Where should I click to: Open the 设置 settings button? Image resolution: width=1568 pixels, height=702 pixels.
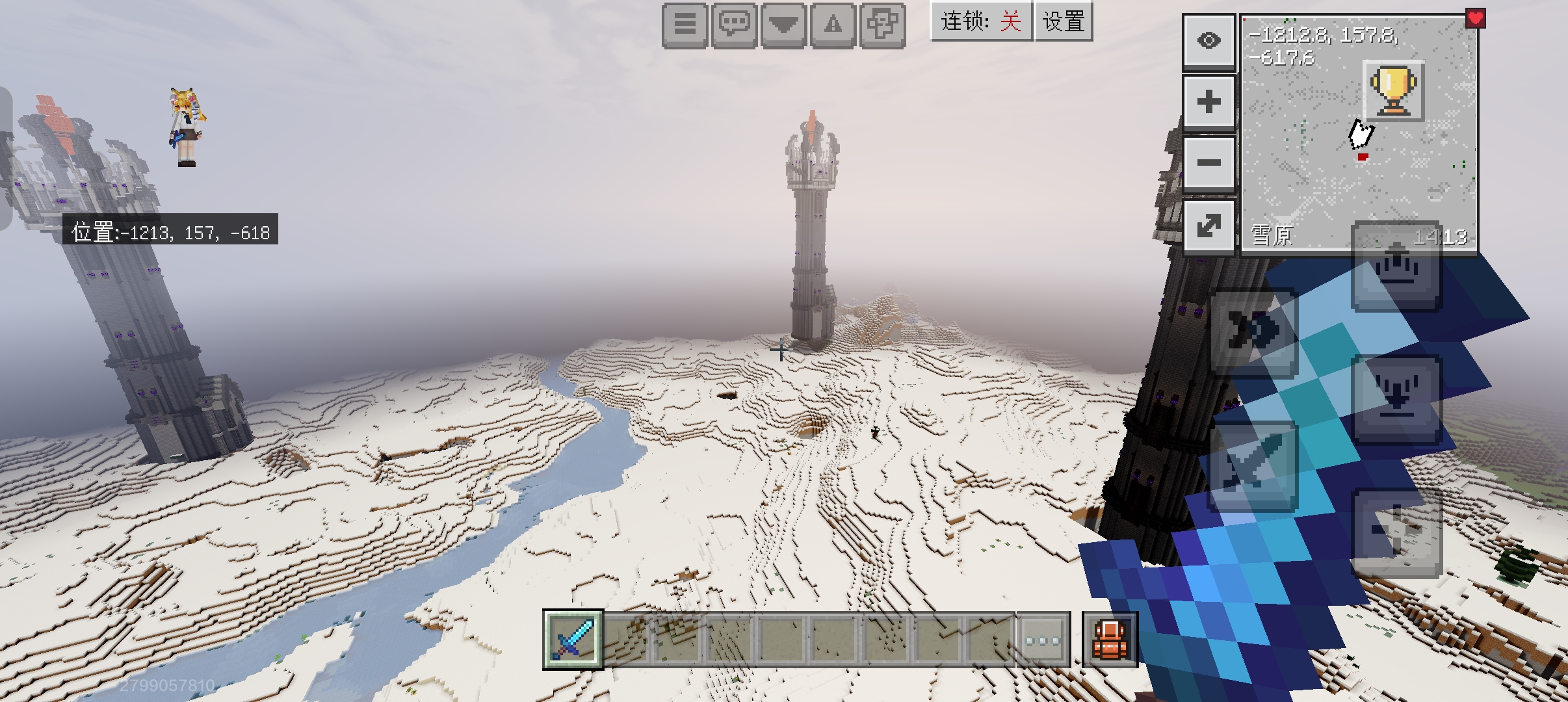click(x=1064, y=21)
